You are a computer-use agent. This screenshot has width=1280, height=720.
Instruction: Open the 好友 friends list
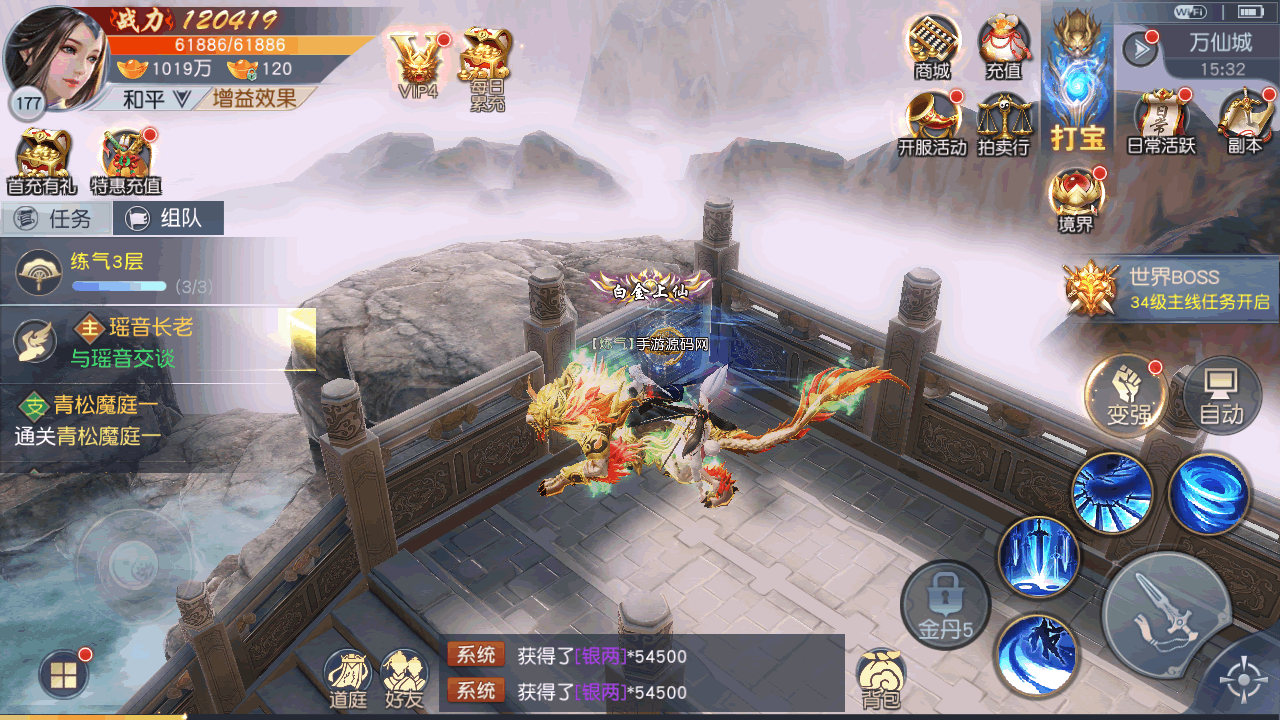(405, 678)
